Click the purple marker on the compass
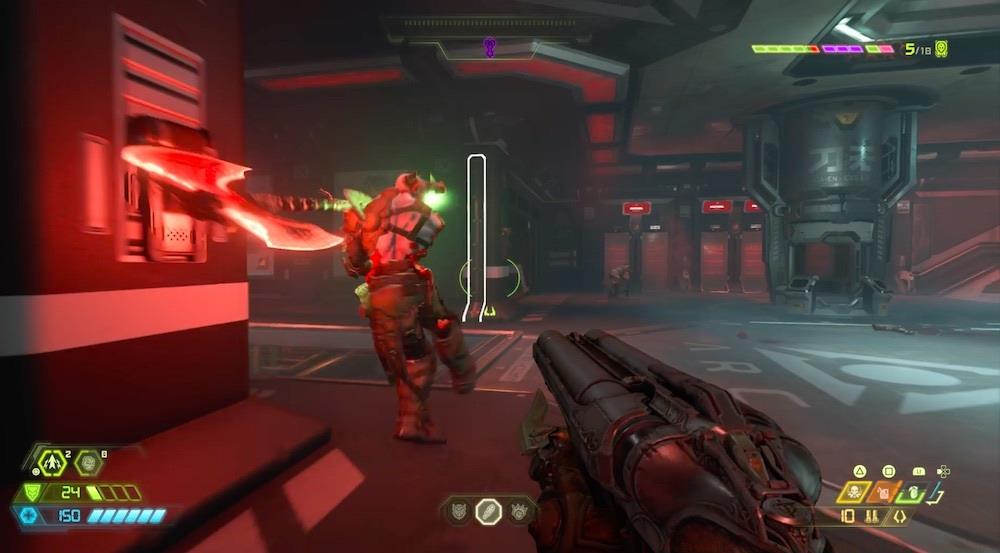Screen dimensions: 1000x553 (x=490, y=46)
